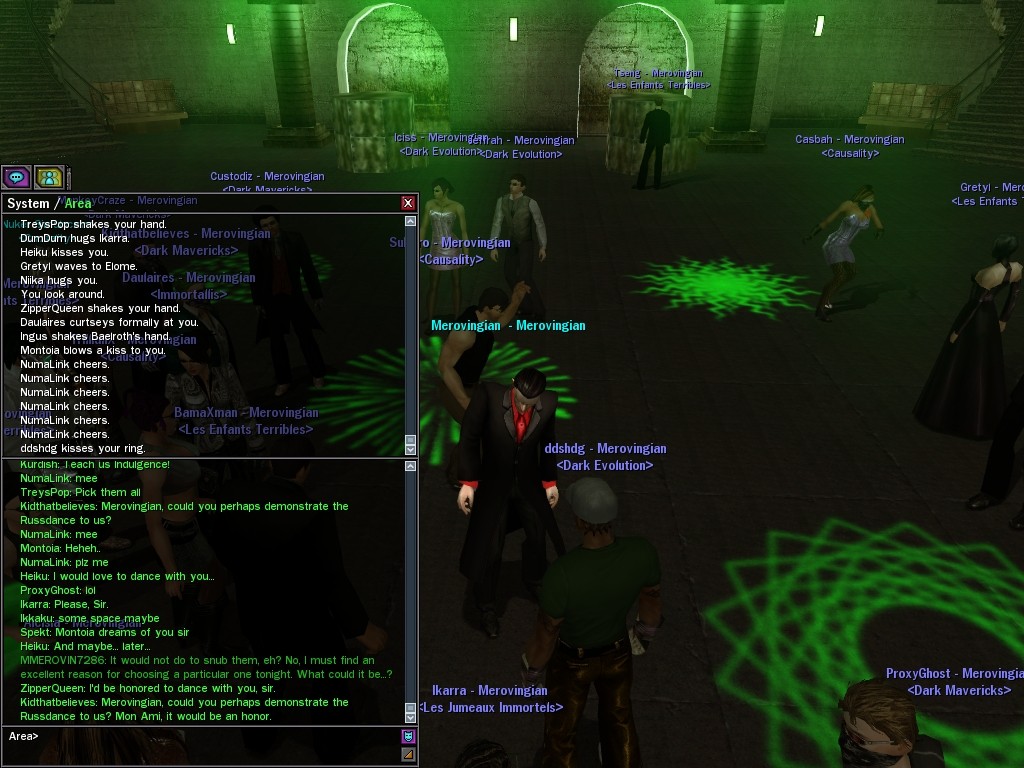Screen dimensions: 1024x768
Task: Click the orange triangle resize button
Action: click(408, 755)
